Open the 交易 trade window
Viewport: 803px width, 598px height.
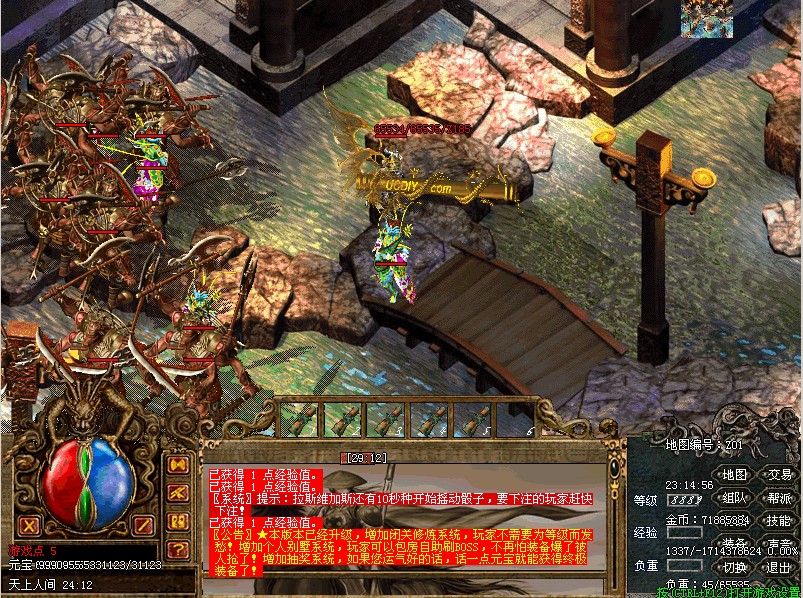click(780, 475)
